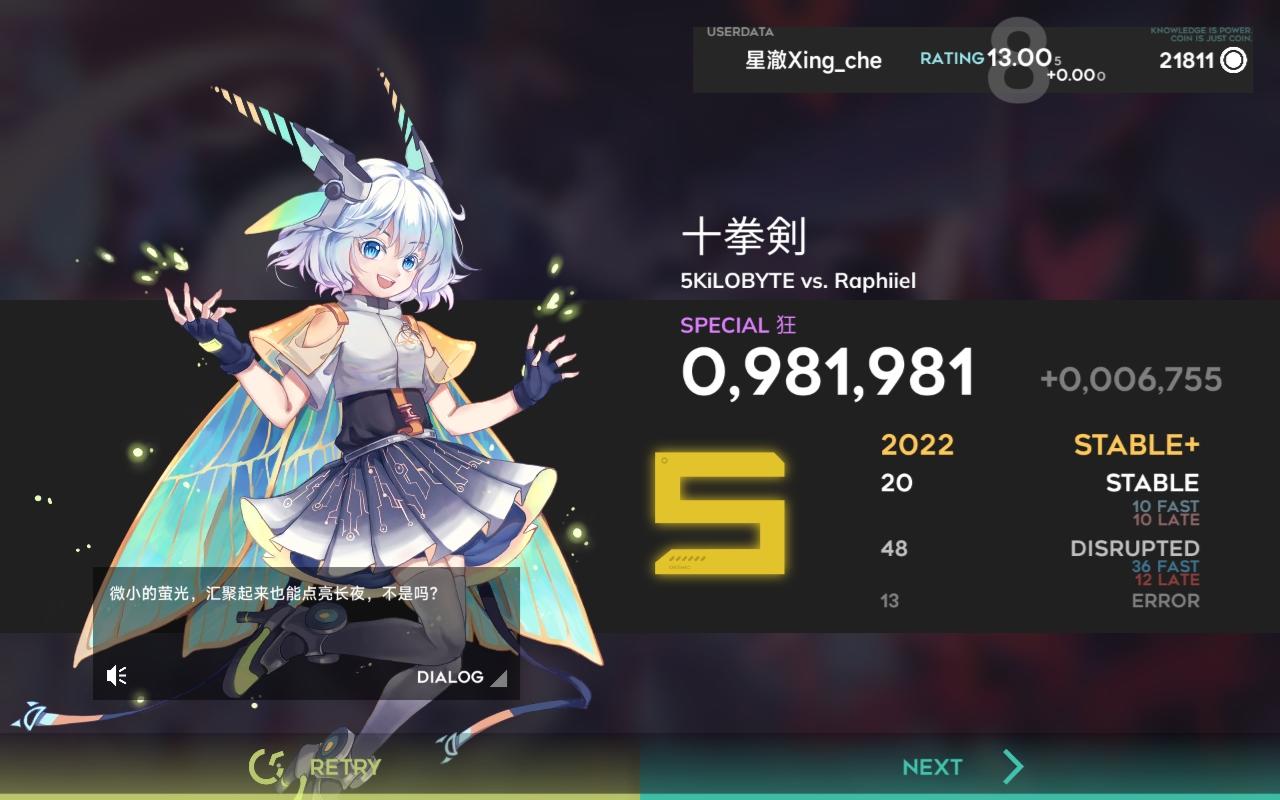
Task: Expand the DIALOG log via its triangle
Action: pos(499,677)
